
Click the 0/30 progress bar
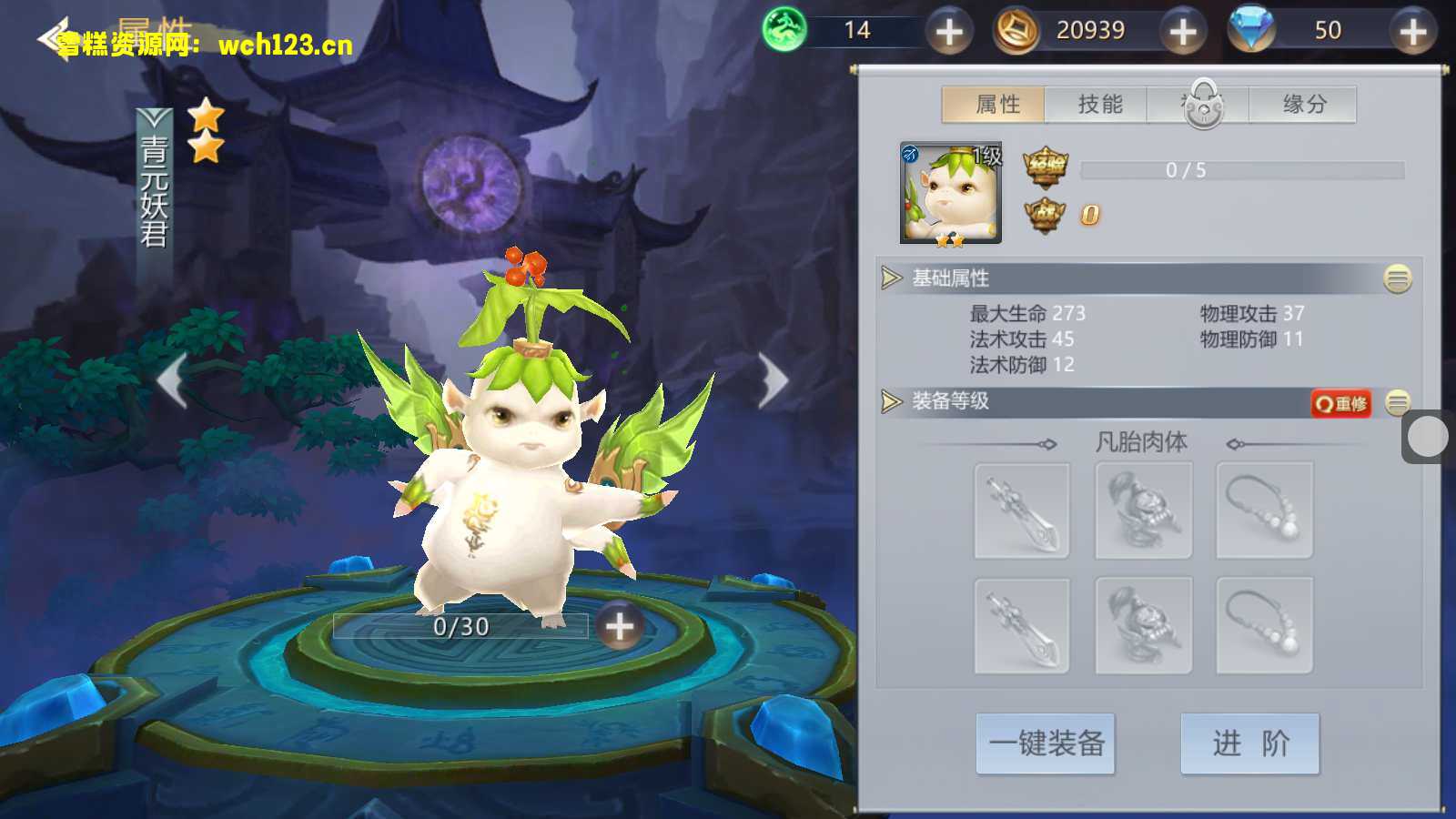click(460, 626)
